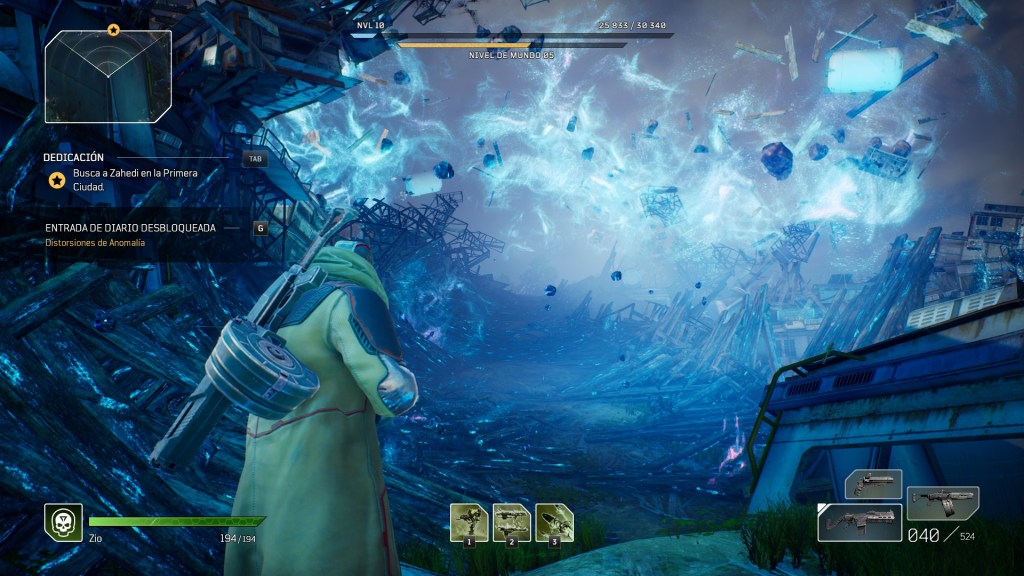Open the Dedicación quest tracker
The width and height of the screenshot is (1024, 576).
pyautogui.click(x=74, y=157)
